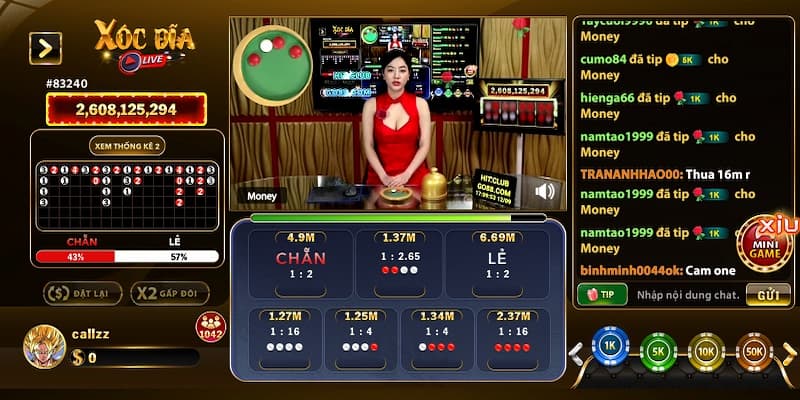Screen dimensions: 800x400
Task: Open the Mini Game icon
Action: 768,247
